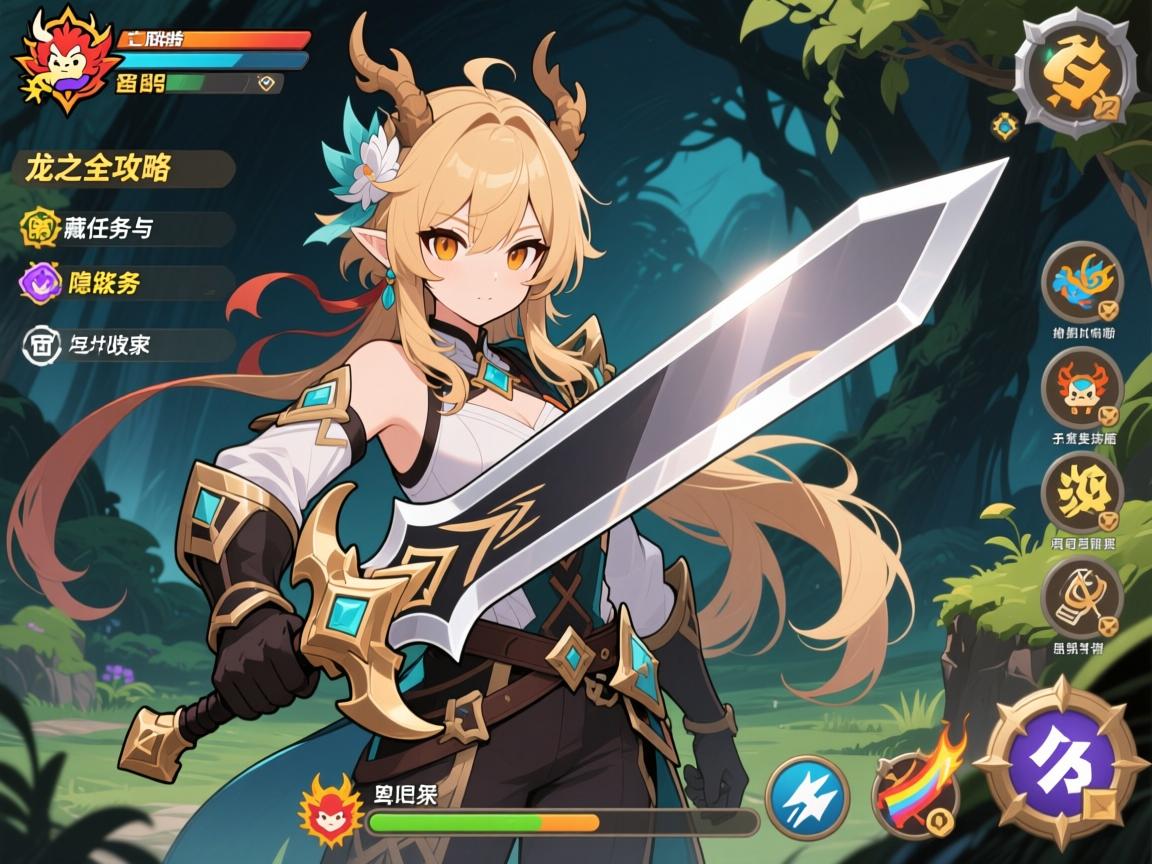This screenshot has width=1152, height=864.
Task: Choose the purple-icon 隐账务 entry
Action: [x=122, y=283]
